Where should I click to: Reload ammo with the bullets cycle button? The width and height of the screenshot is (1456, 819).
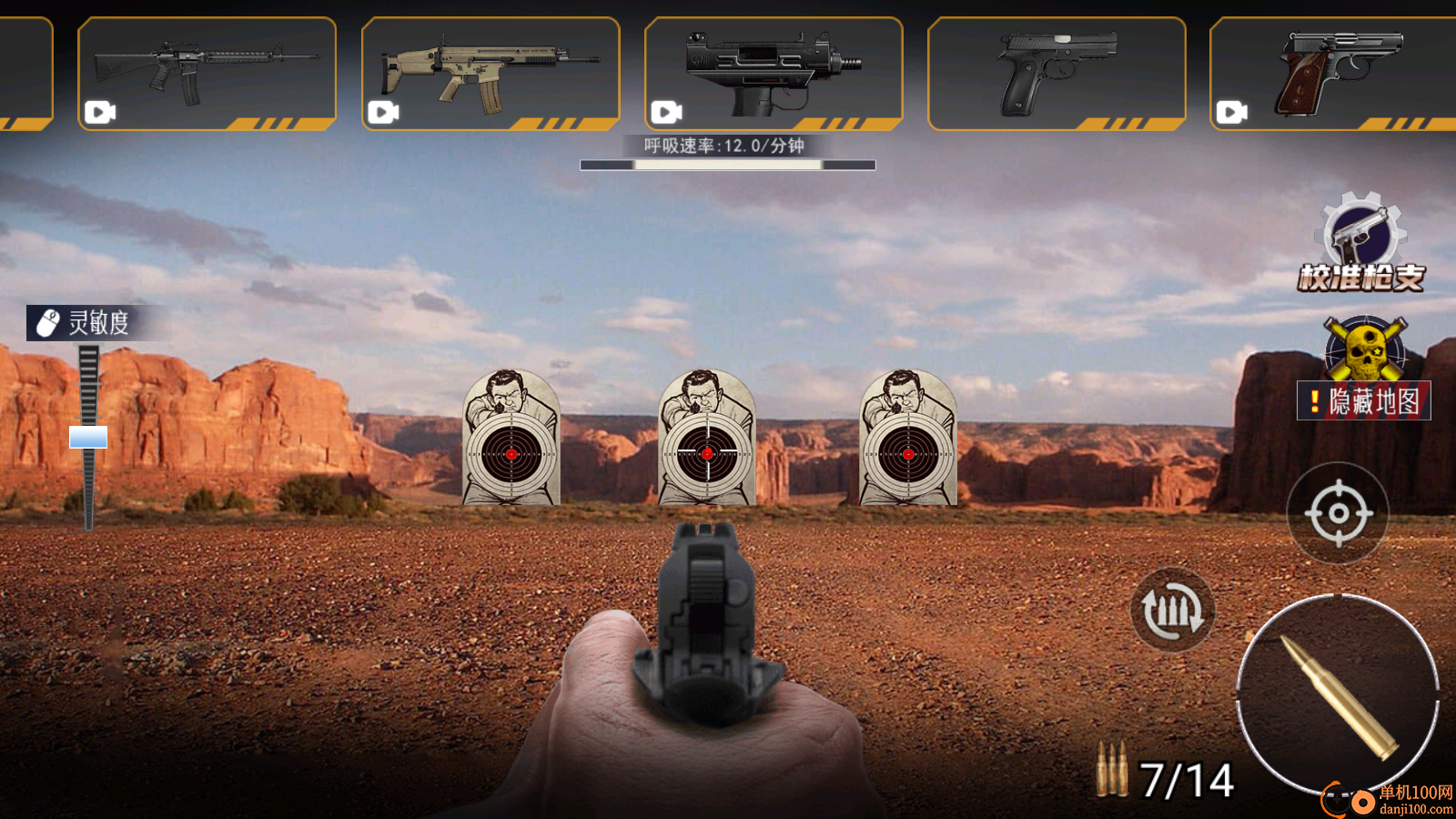click(x=1172, y=611)
